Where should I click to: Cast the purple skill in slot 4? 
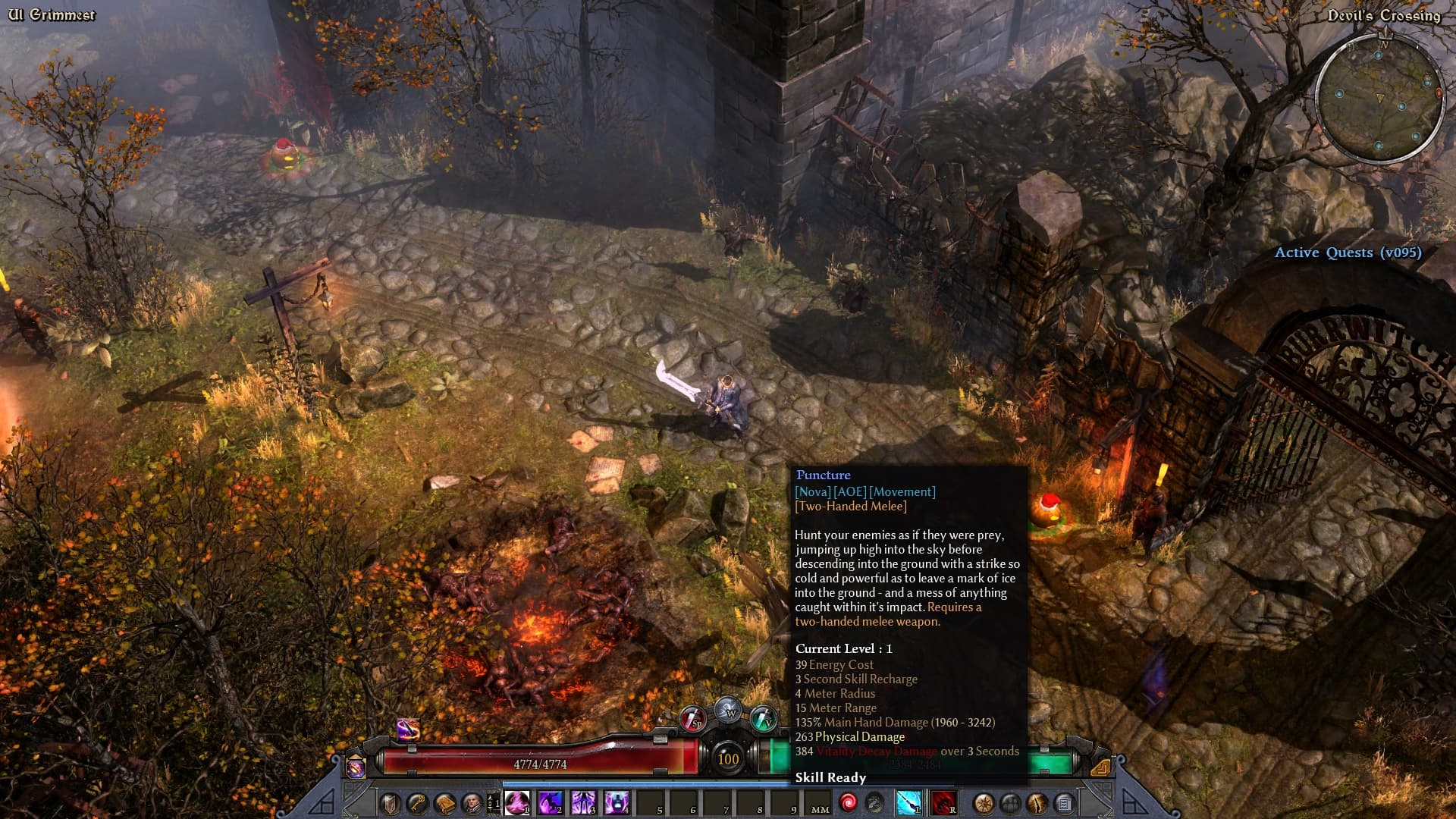(x=617, y=802)
